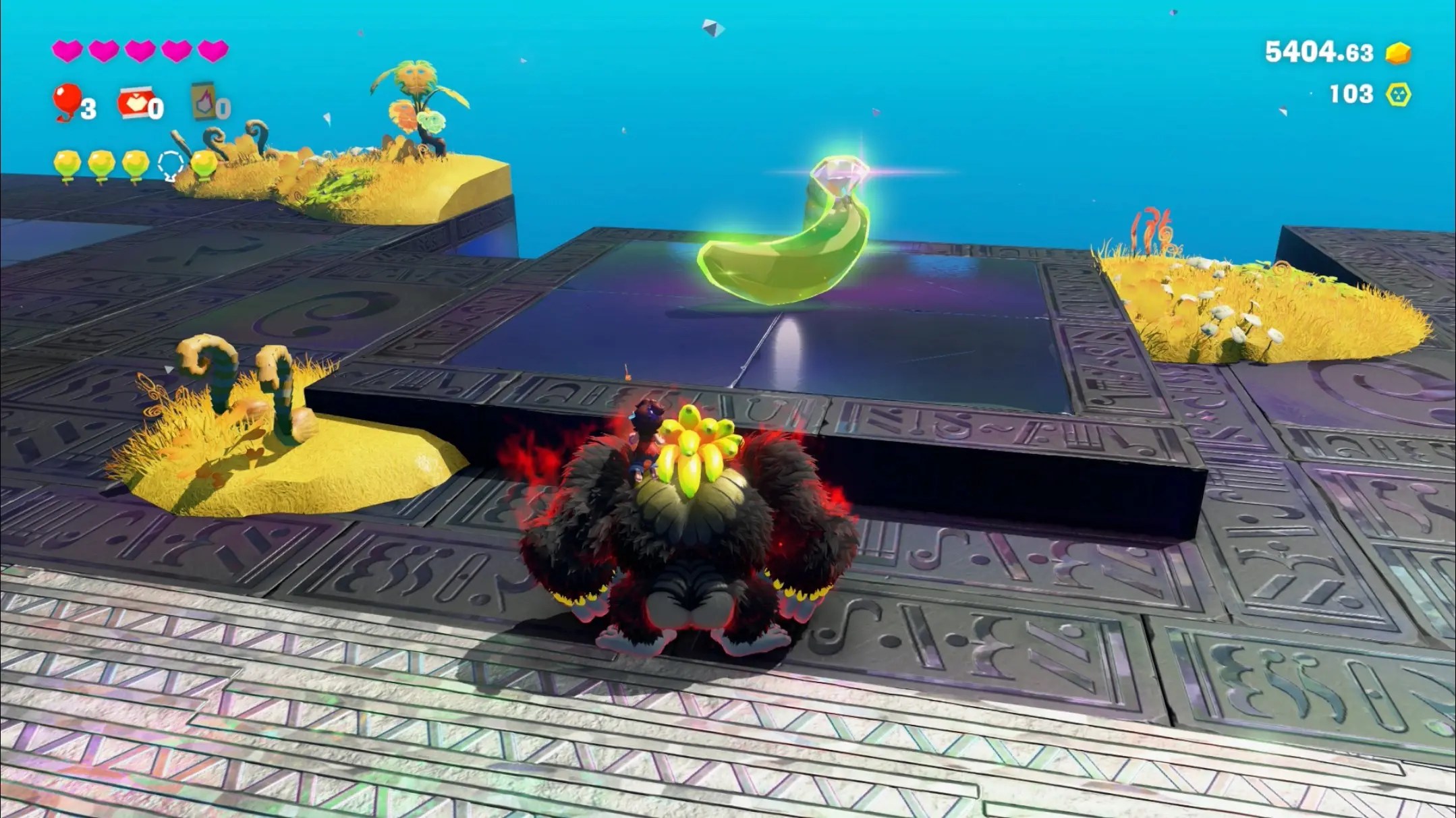Click along the heart health meter row
1456x818 pixels.
(x=138, y=49)
